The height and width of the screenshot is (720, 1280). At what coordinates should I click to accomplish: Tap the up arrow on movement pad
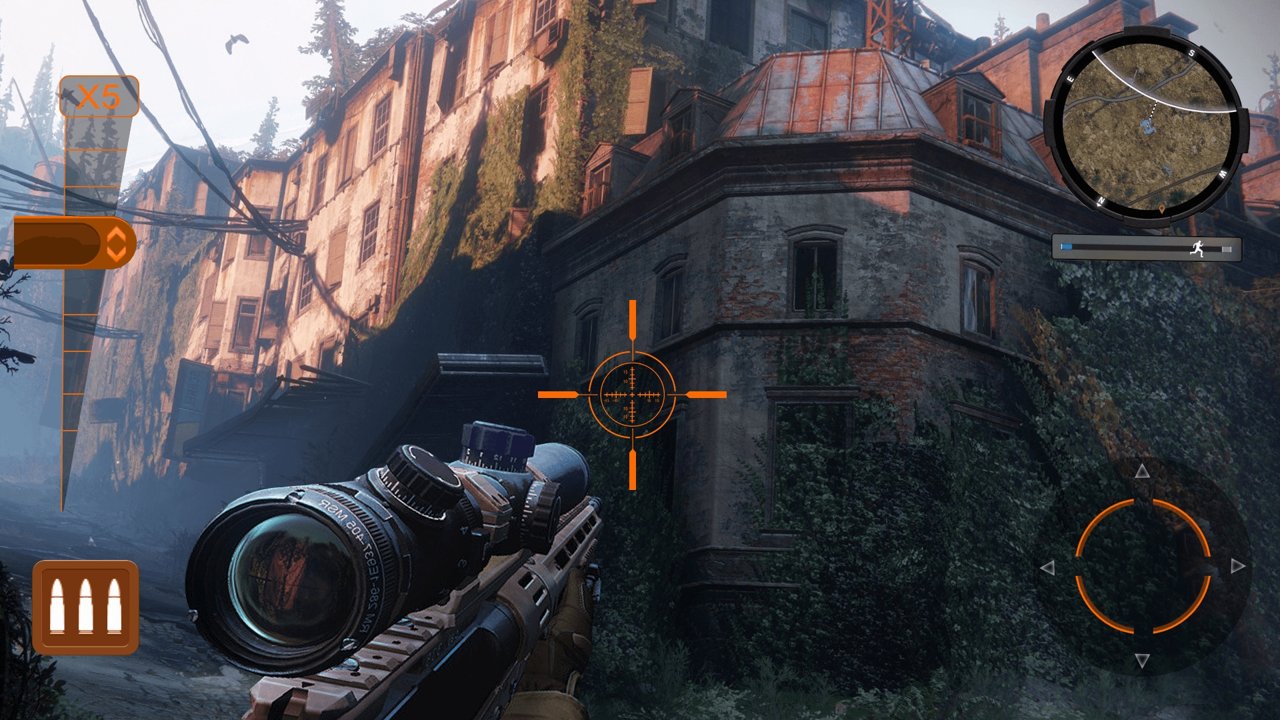[x=1143, y=471]
